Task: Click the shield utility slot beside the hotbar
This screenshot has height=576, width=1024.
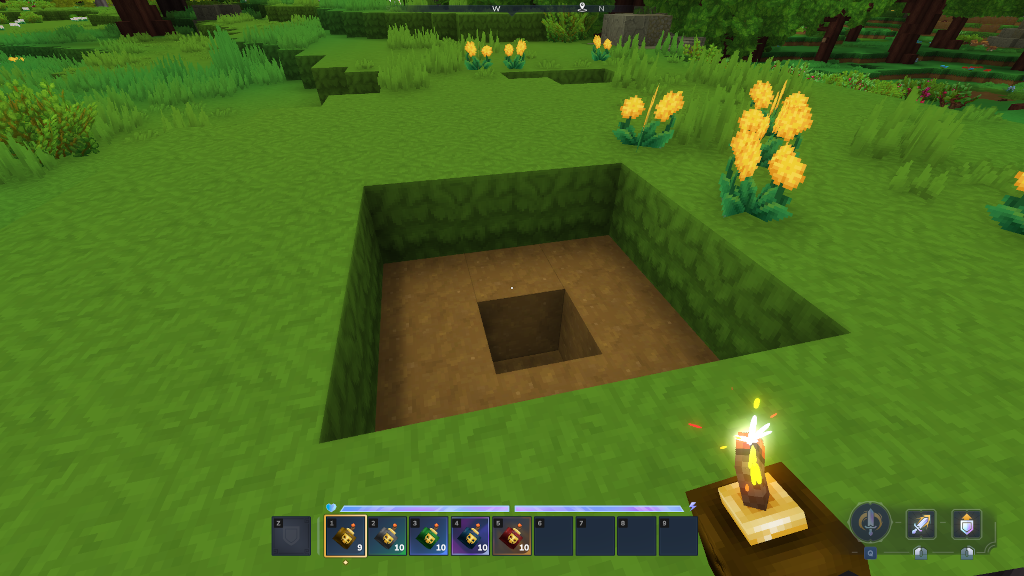Action: tap(291, 536)
